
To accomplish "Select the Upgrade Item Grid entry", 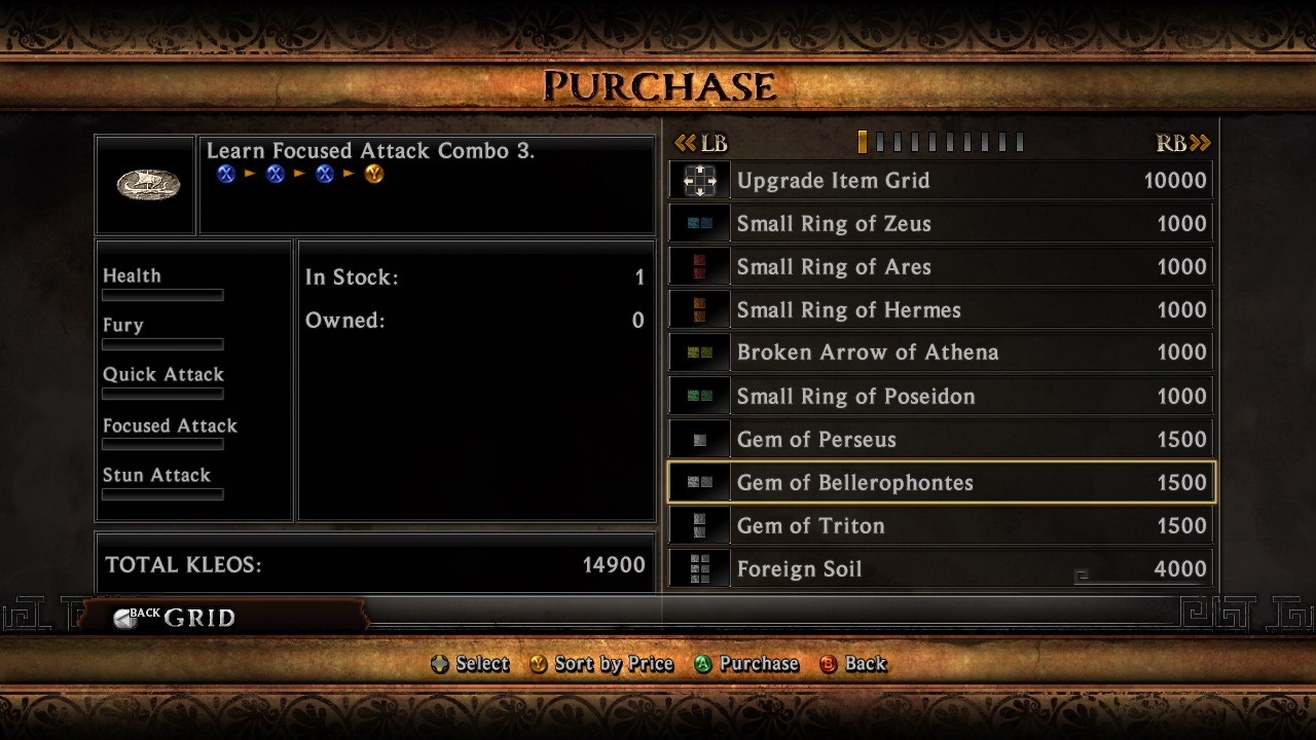I will pos(940,181).
